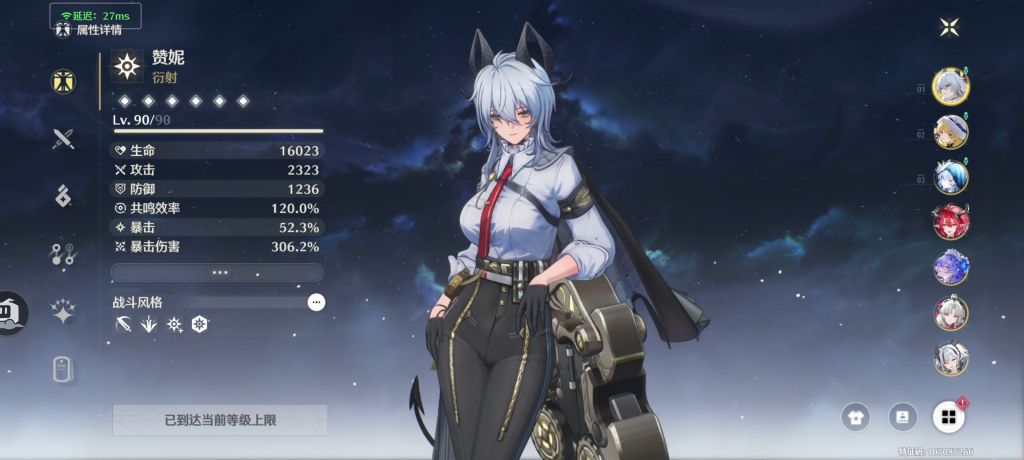Switch to the purple-haired character portrait

pyautogui.click(x=950, y=267)
